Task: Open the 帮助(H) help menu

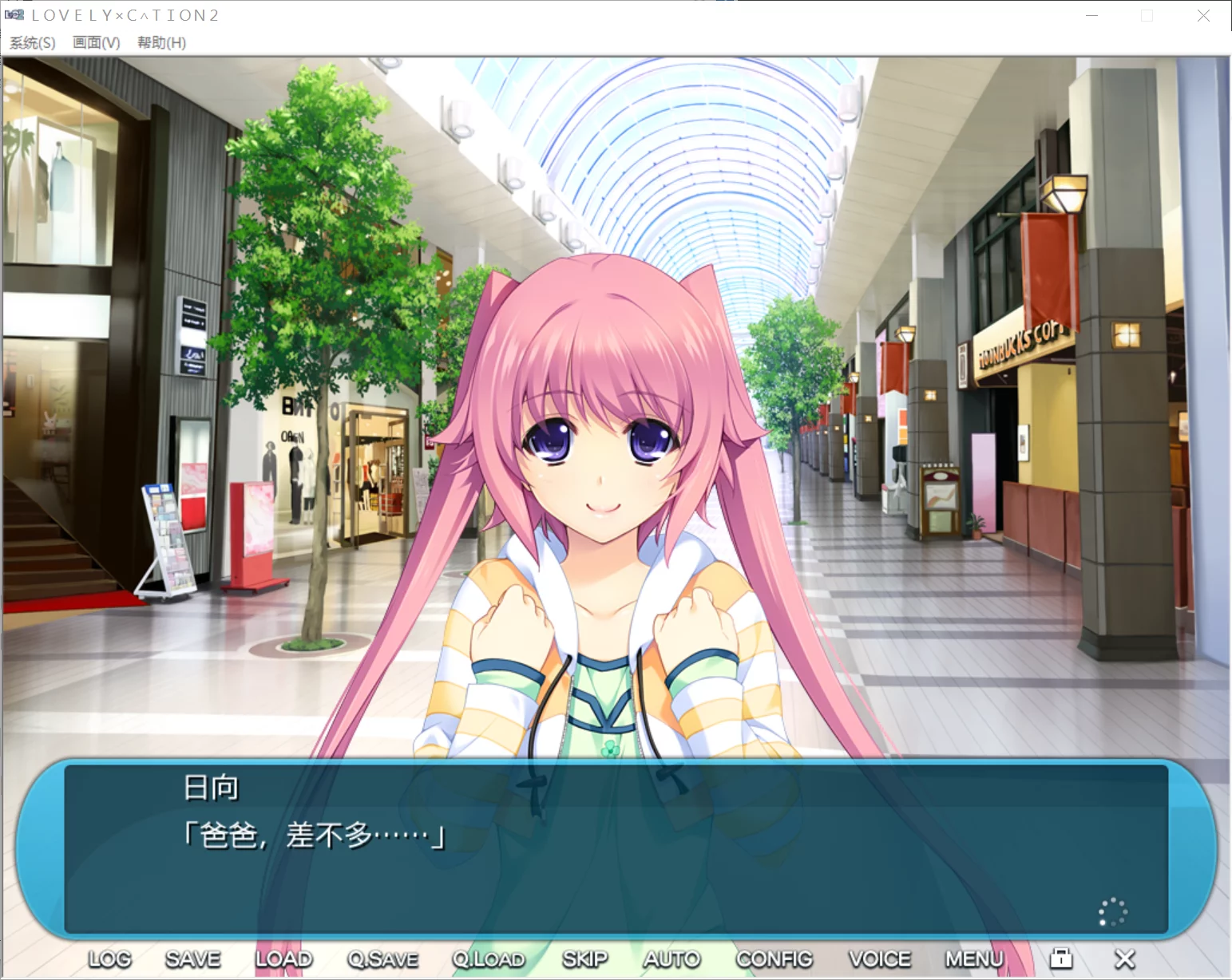Action: tap(160, 43)
